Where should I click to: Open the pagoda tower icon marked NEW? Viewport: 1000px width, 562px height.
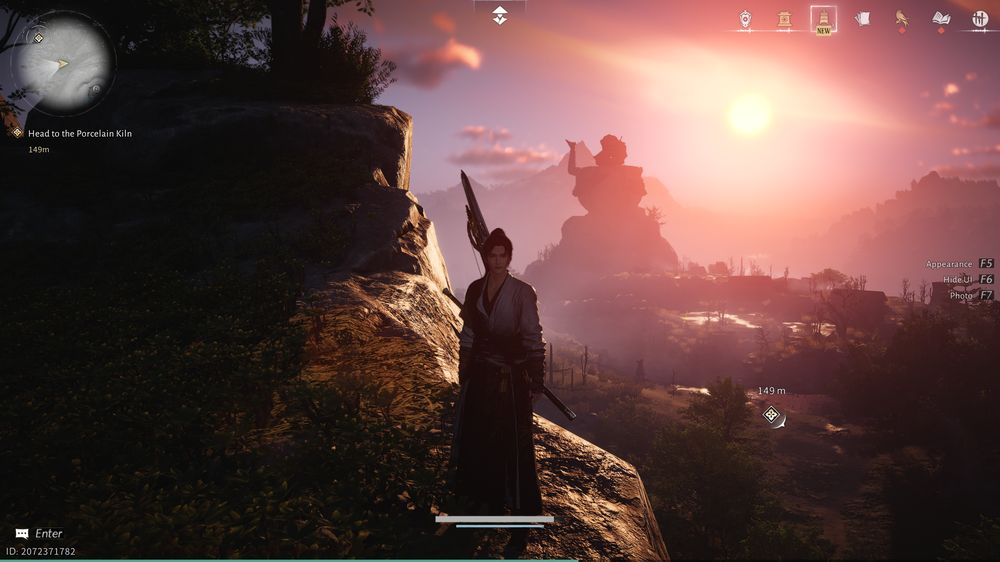824,19
